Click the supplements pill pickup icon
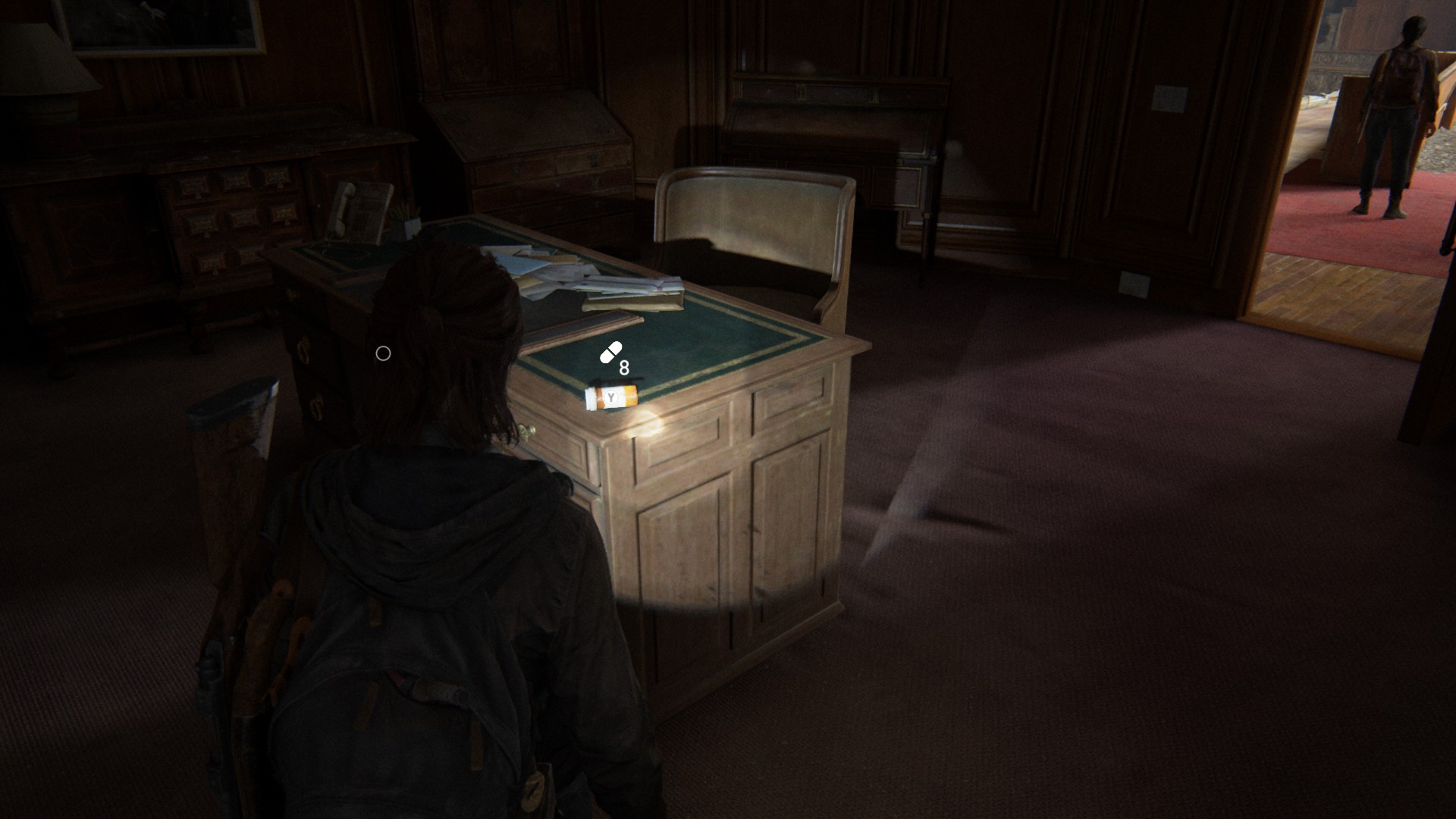This screenshot has width=1456, height=819. click(611, 353)
